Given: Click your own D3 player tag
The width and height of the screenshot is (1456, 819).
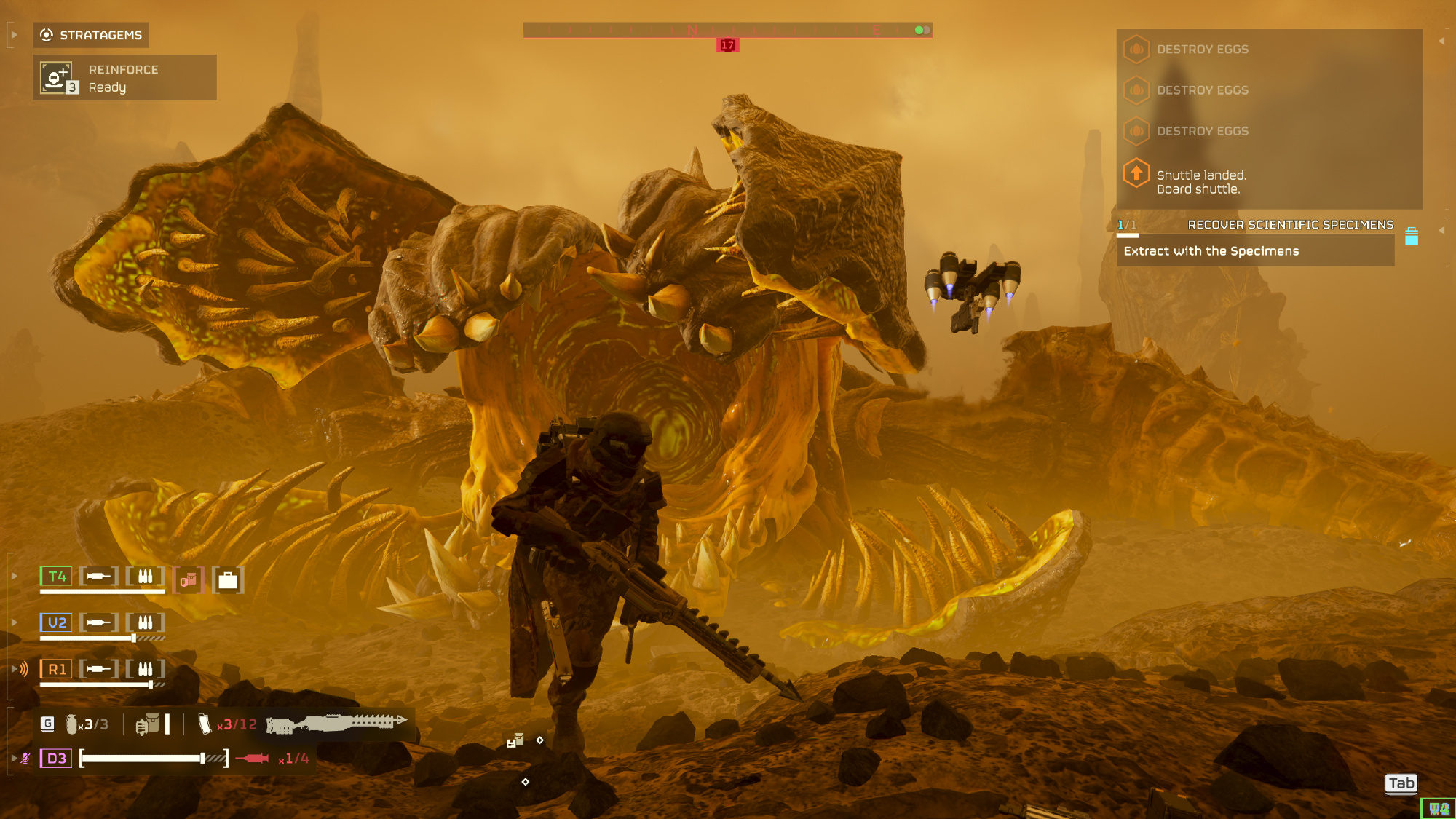Looking at the screenshot, I should coord(56,759).
